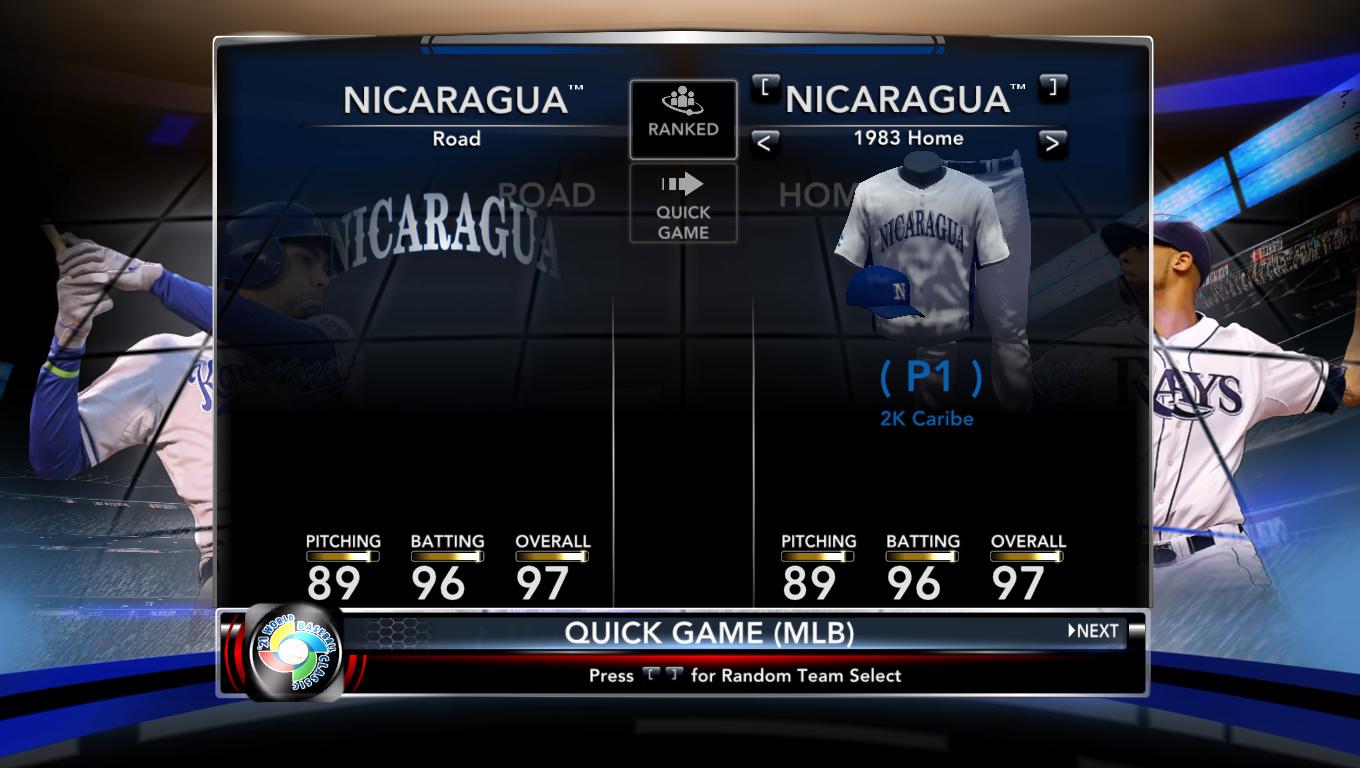Switch to previous home uniform with left arrow
Viewport: 1360px width, 768px height.
coord(765,143)
